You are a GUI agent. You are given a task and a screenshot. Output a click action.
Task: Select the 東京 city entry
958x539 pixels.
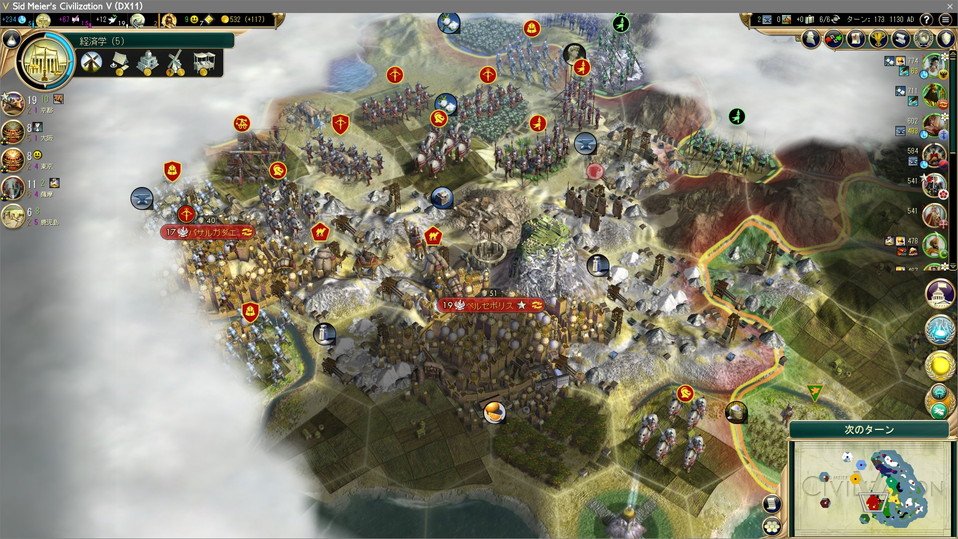click(x=14, y=159)
